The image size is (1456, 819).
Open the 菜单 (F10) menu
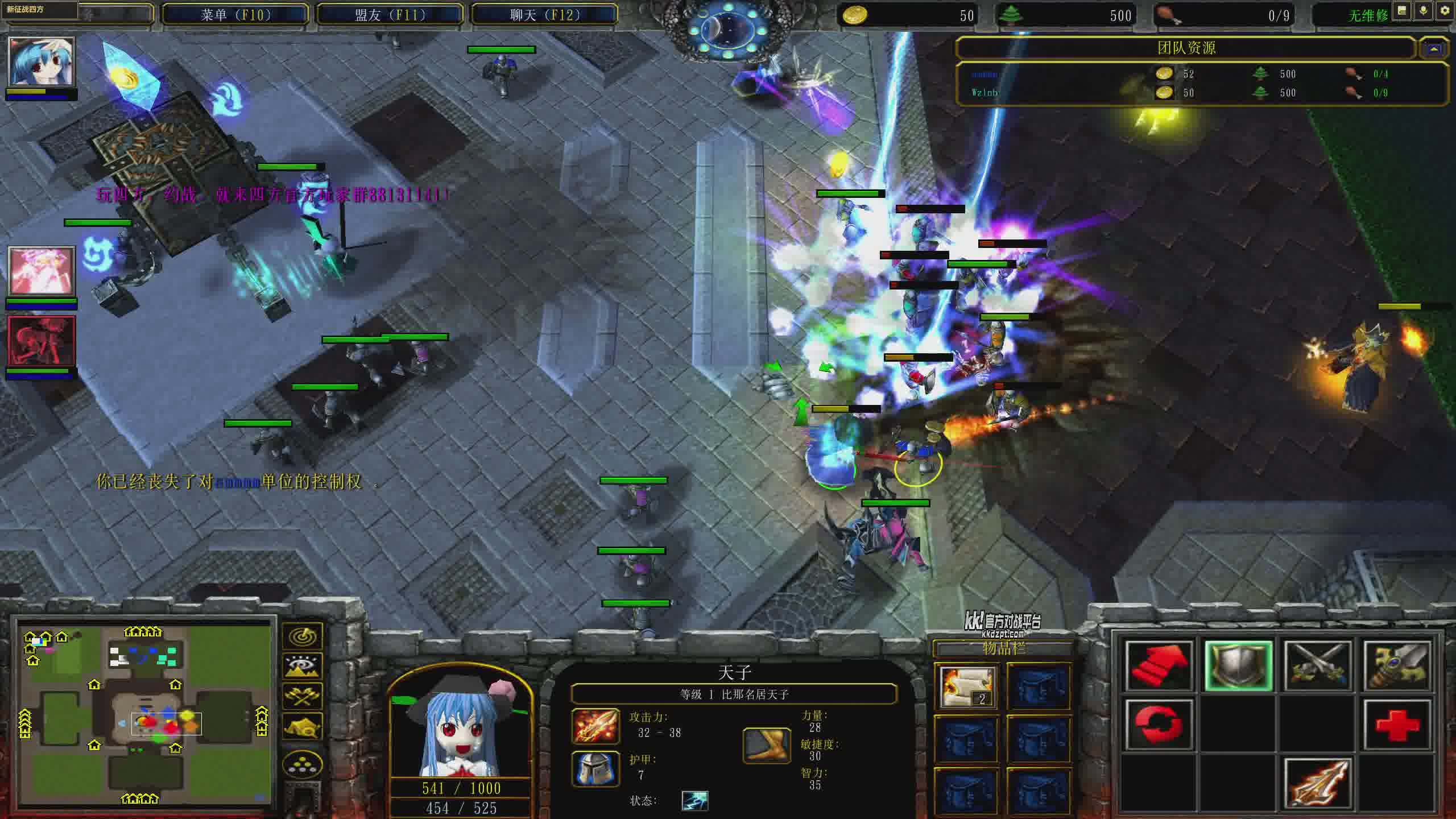[x=235, y=15]
